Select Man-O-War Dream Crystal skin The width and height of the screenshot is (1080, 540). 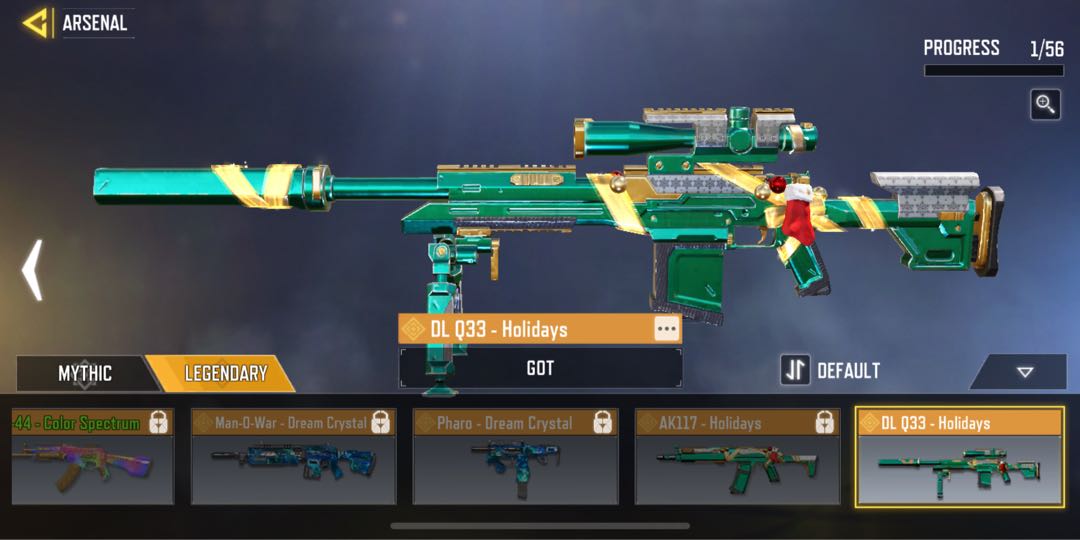pyautogui.click(x=293, y=457)
